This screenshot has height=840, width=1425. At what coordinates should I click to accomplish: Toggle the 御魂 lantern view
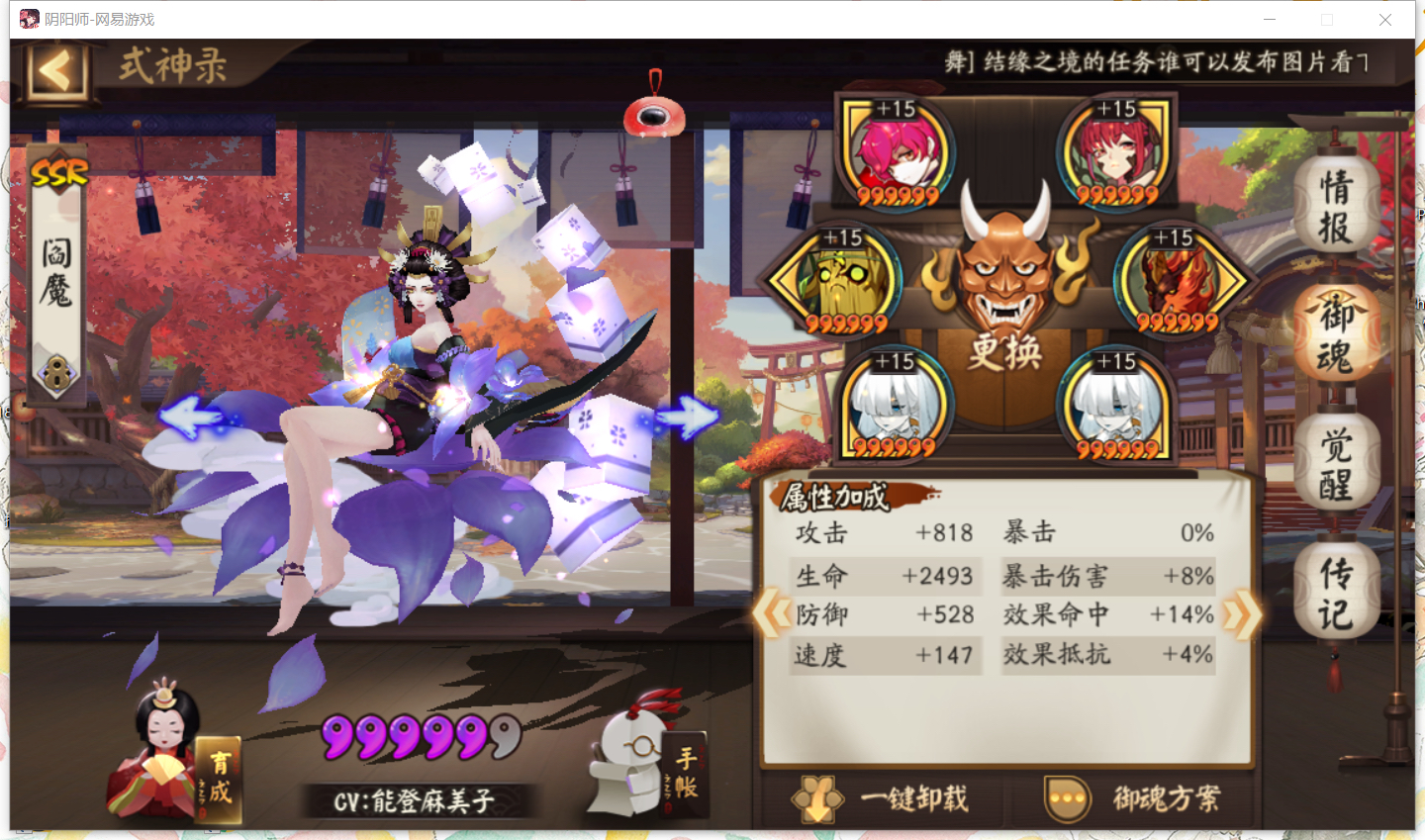click(1336, 333)
